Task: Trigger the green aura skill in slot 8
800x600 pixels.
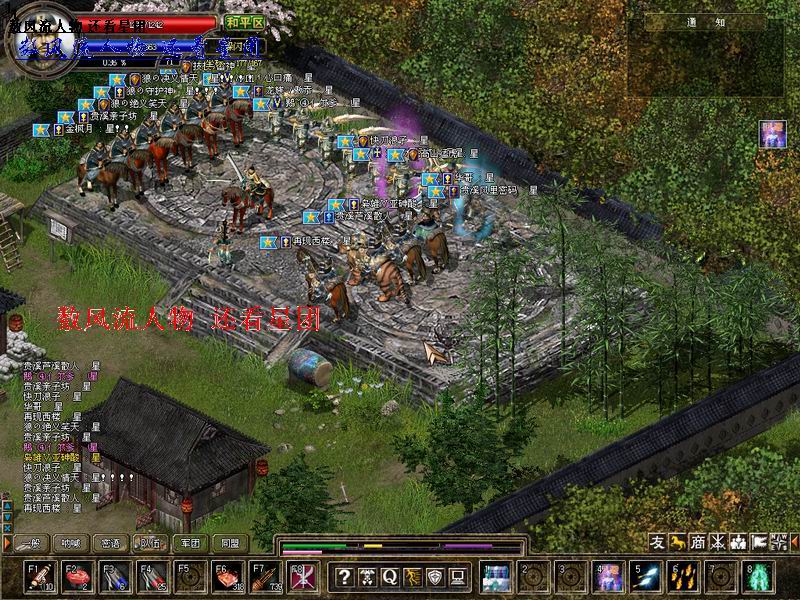Action: point(759,577)
